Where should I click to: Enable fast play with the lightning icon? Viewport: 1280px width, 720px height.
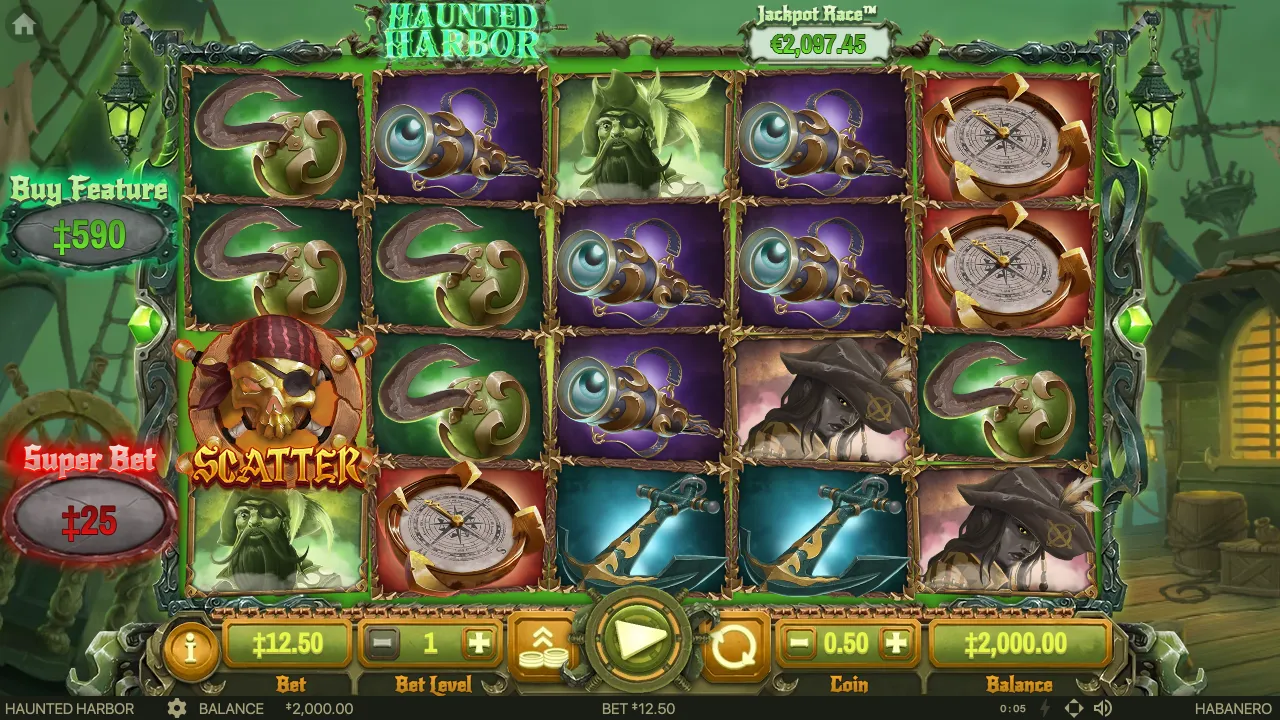(1044, 709)
